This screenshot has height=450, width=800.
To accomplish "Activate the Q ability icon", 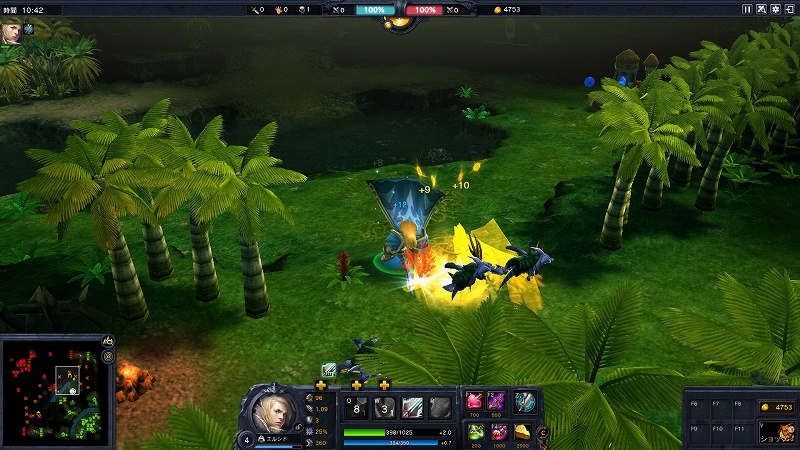I will click(356, 407).
